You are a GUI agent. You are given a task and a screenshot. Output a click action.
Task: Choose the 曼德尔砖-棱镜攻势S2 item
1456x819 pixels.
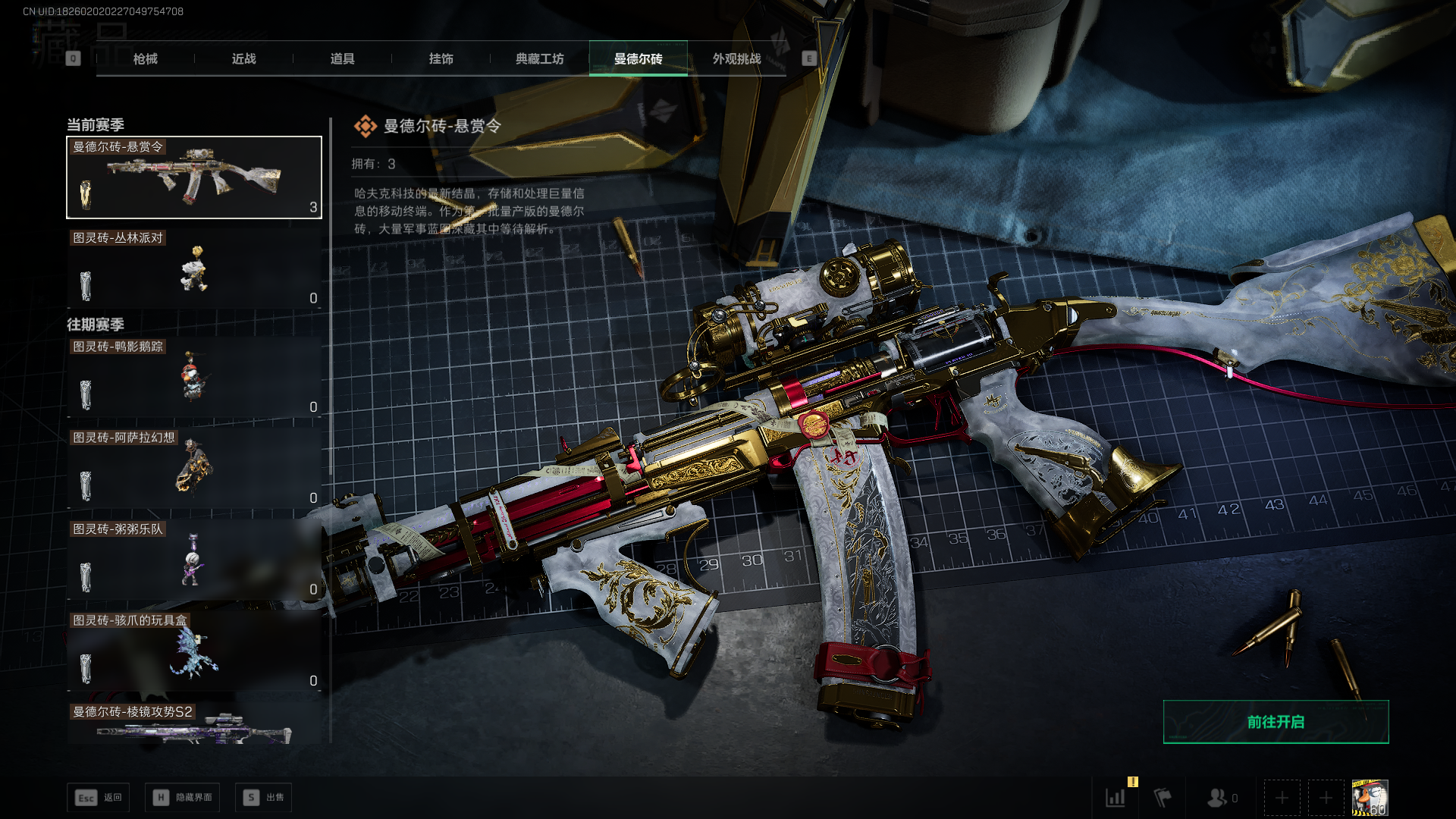(x=194, y=724)
